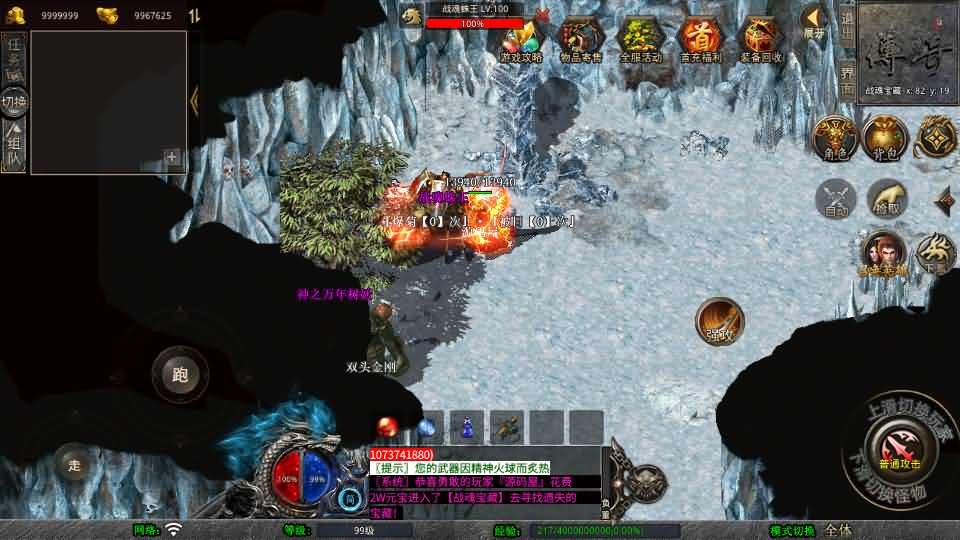Image resolution: width=960 pixels, height=540 pixels.
Task: Open the 物品寄售 item consignment menu
Action: point(582,40)
